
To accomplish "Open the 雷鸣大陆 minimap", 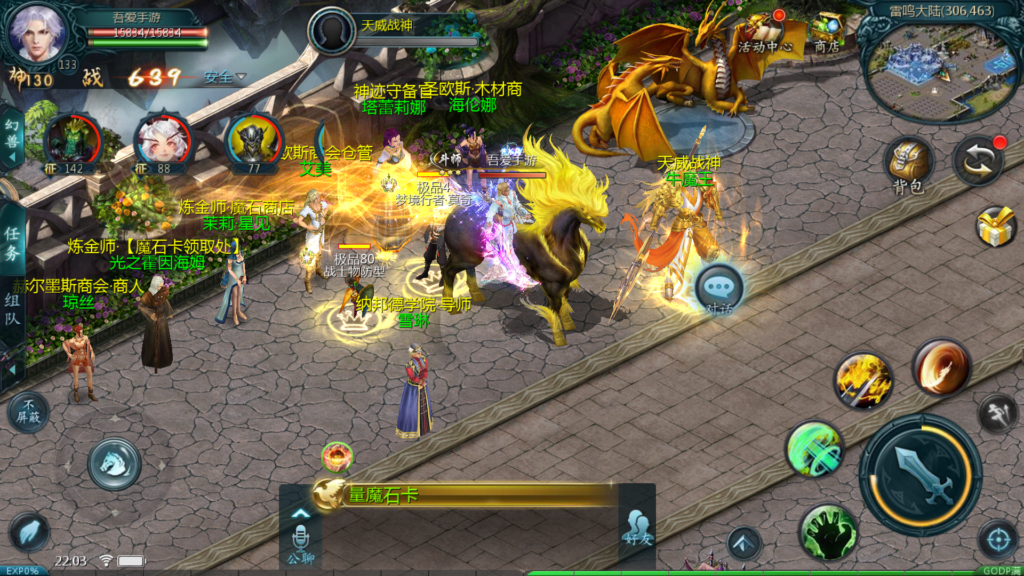I will point(927,62).
